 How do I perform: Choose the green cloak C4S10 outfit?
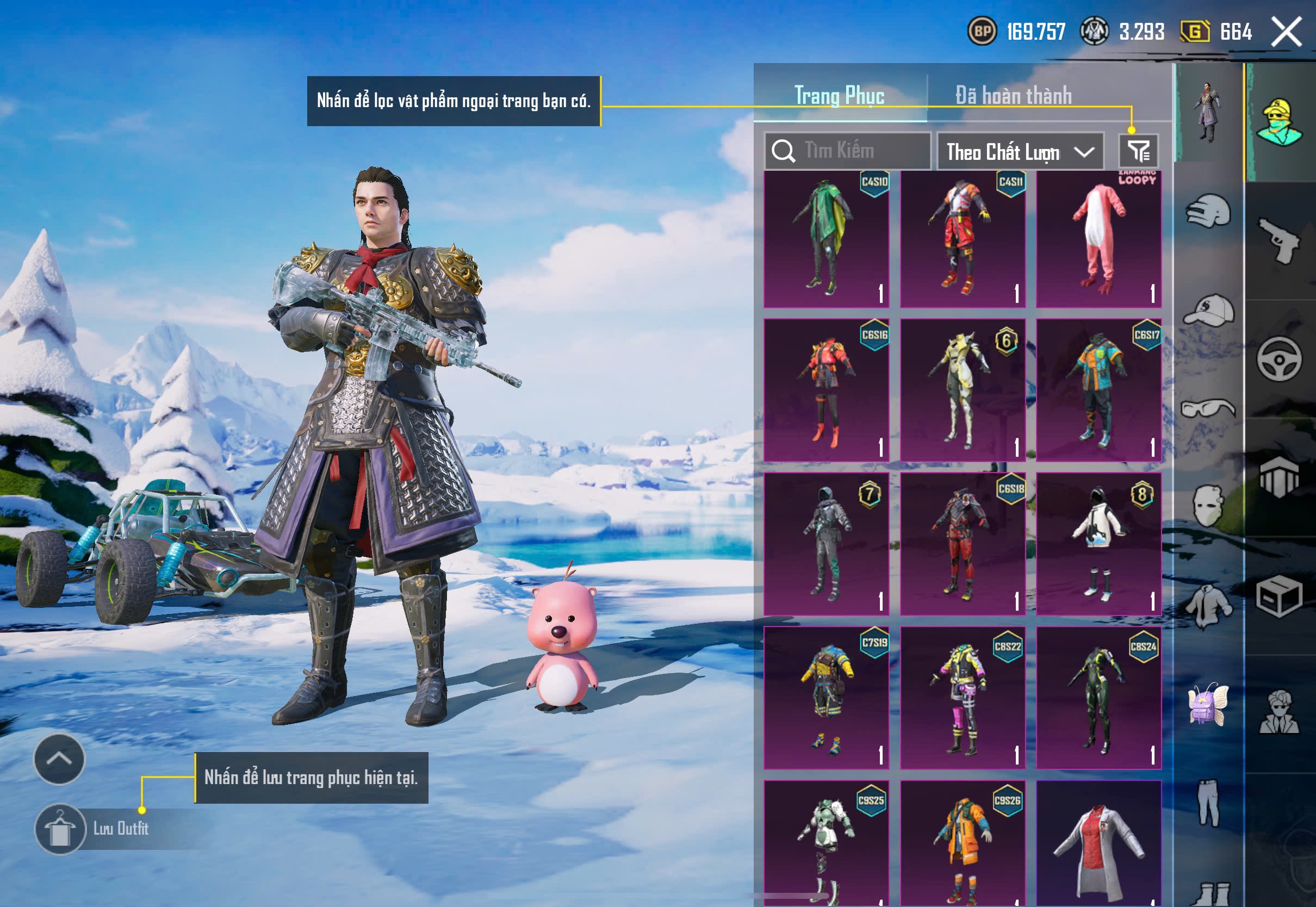(x=826, y=239)
